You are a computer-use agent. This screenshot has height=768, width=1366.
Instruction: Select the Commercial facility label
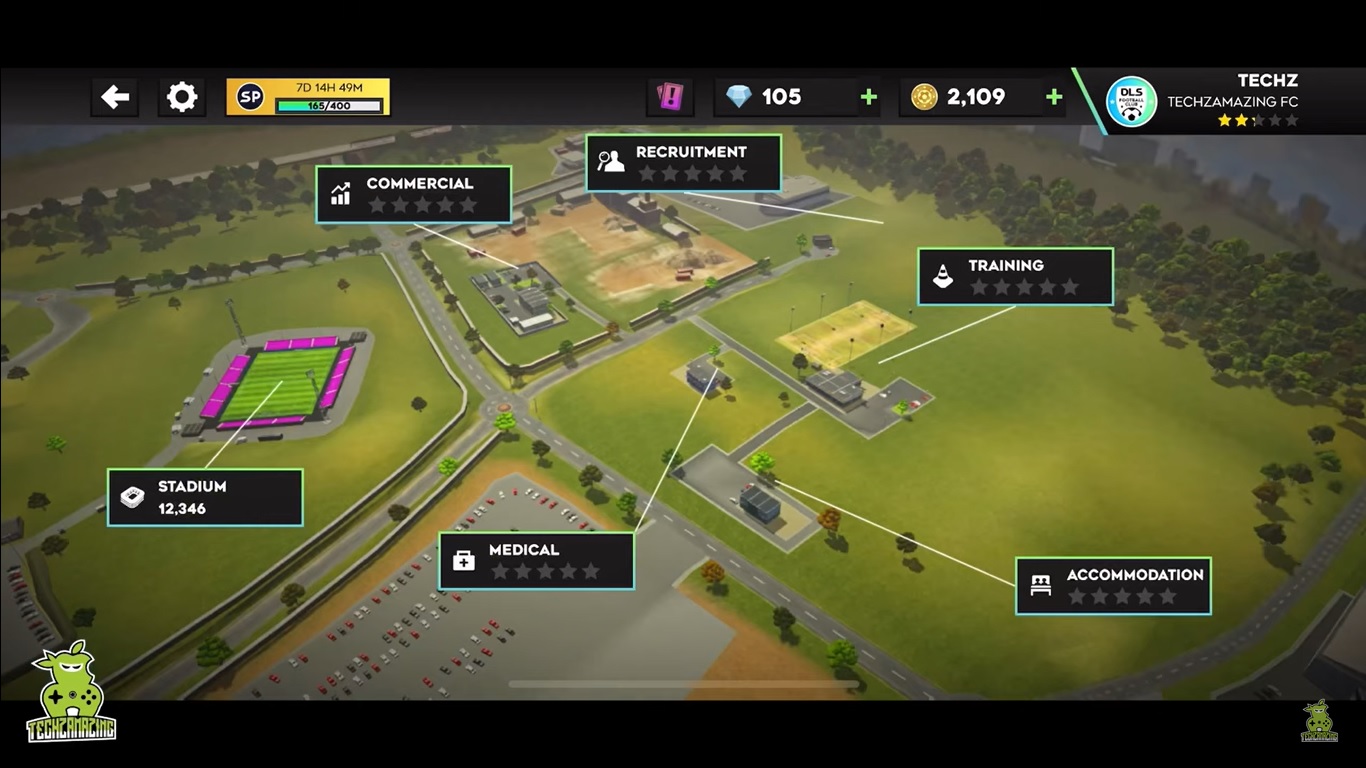point(413,194)
